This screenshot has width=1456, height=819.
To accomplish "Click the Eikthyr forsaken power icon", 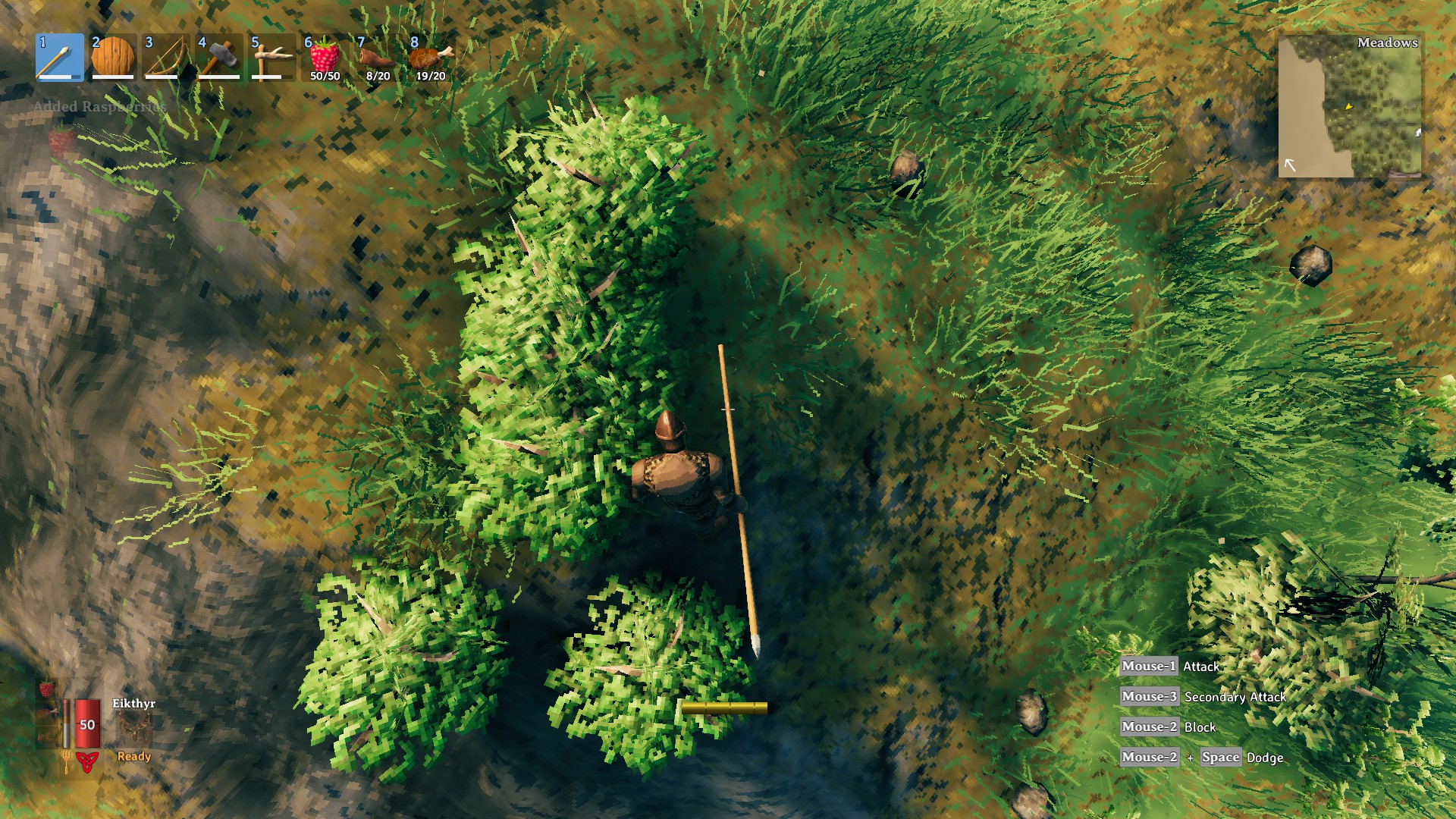I will pyautogui.click(x=135, y=726).
